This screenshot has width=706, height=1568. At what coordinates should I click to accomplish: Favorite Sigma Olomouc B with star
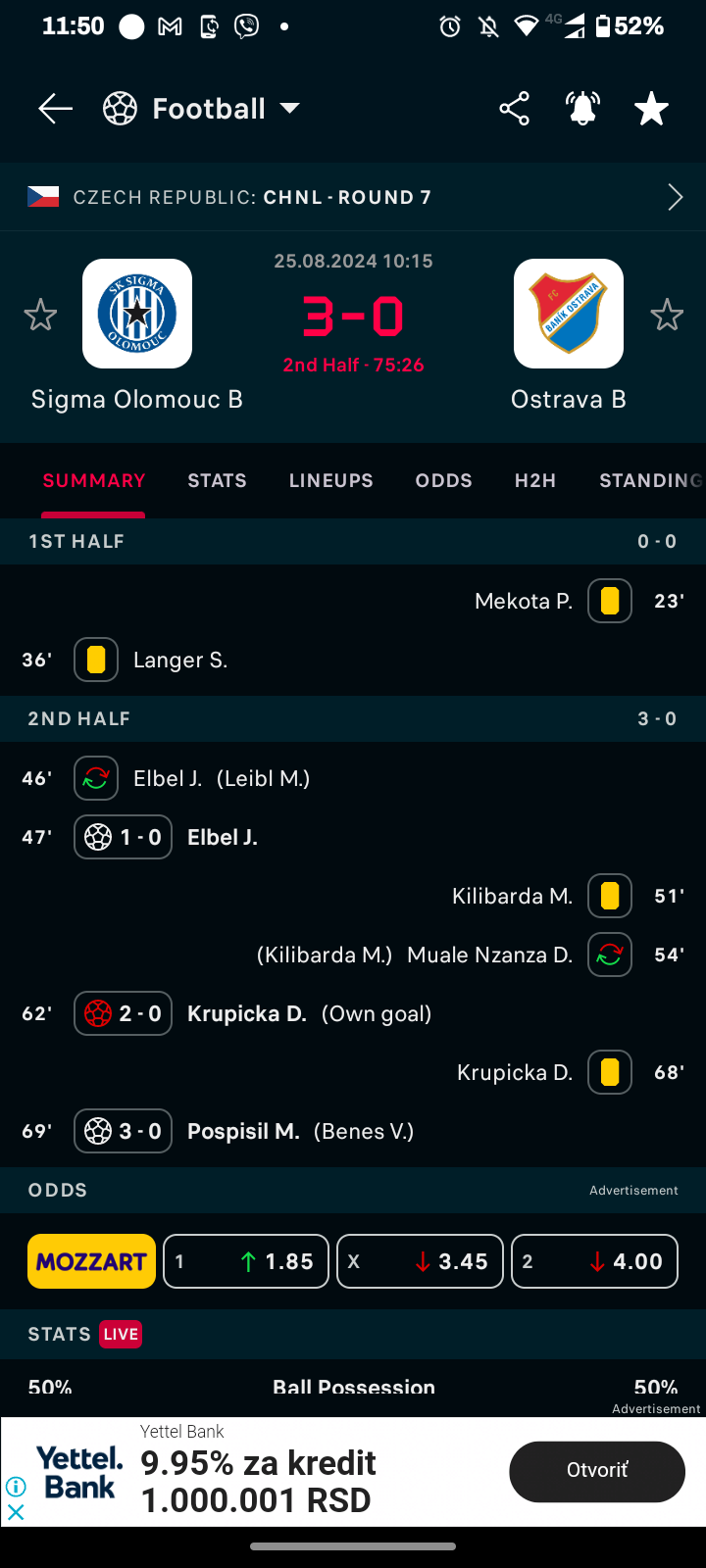40,316
